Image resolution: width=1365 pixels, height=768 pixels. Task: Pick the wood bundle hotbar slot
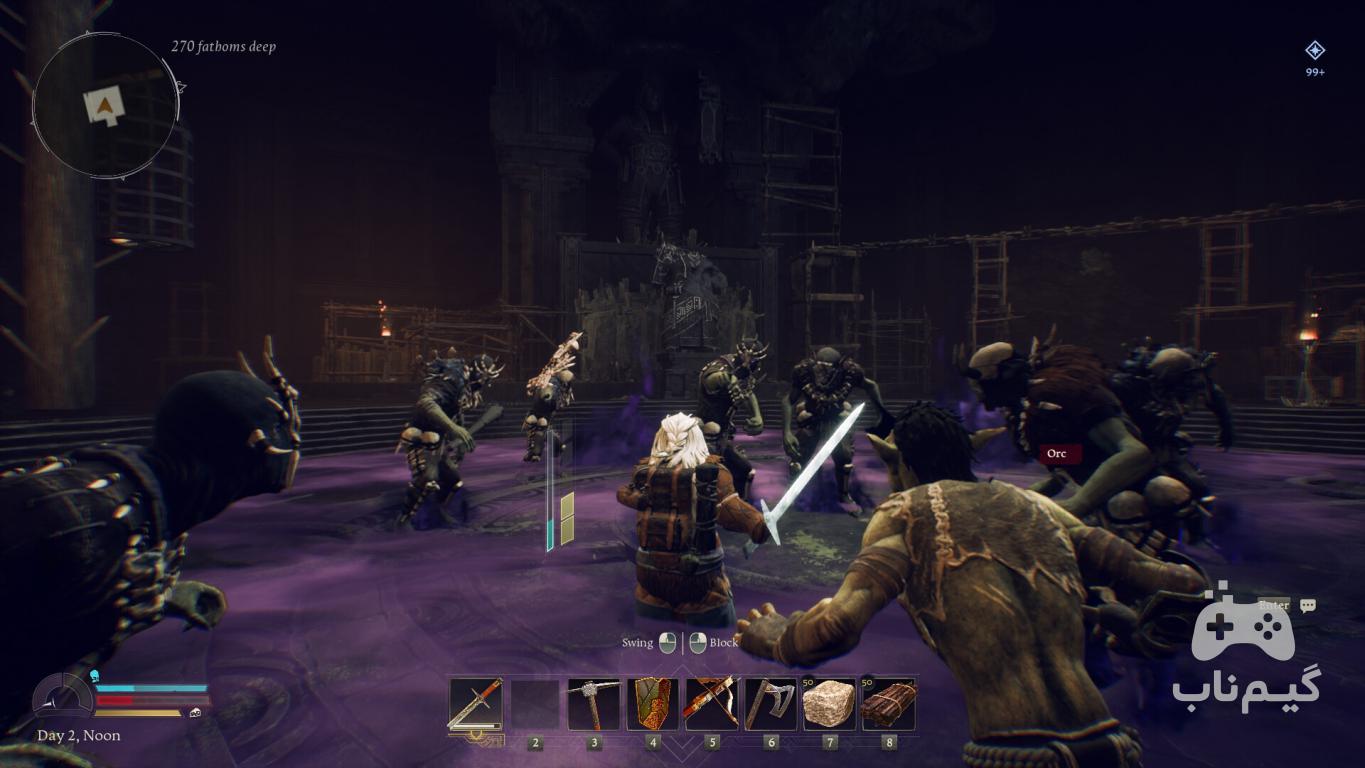(x=888, y=704)
